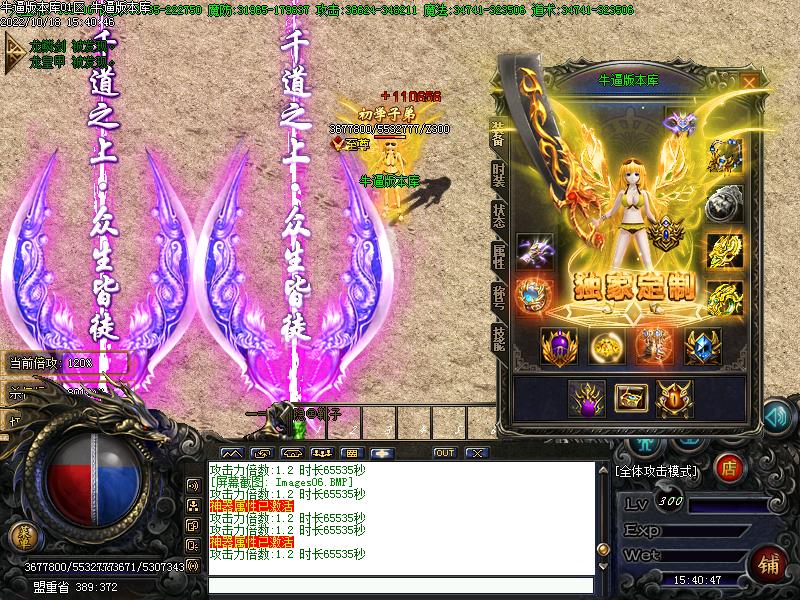Click the chat text input field
Image resolution: width=800 pixels, height=600 pixels.
pos(400,586)
